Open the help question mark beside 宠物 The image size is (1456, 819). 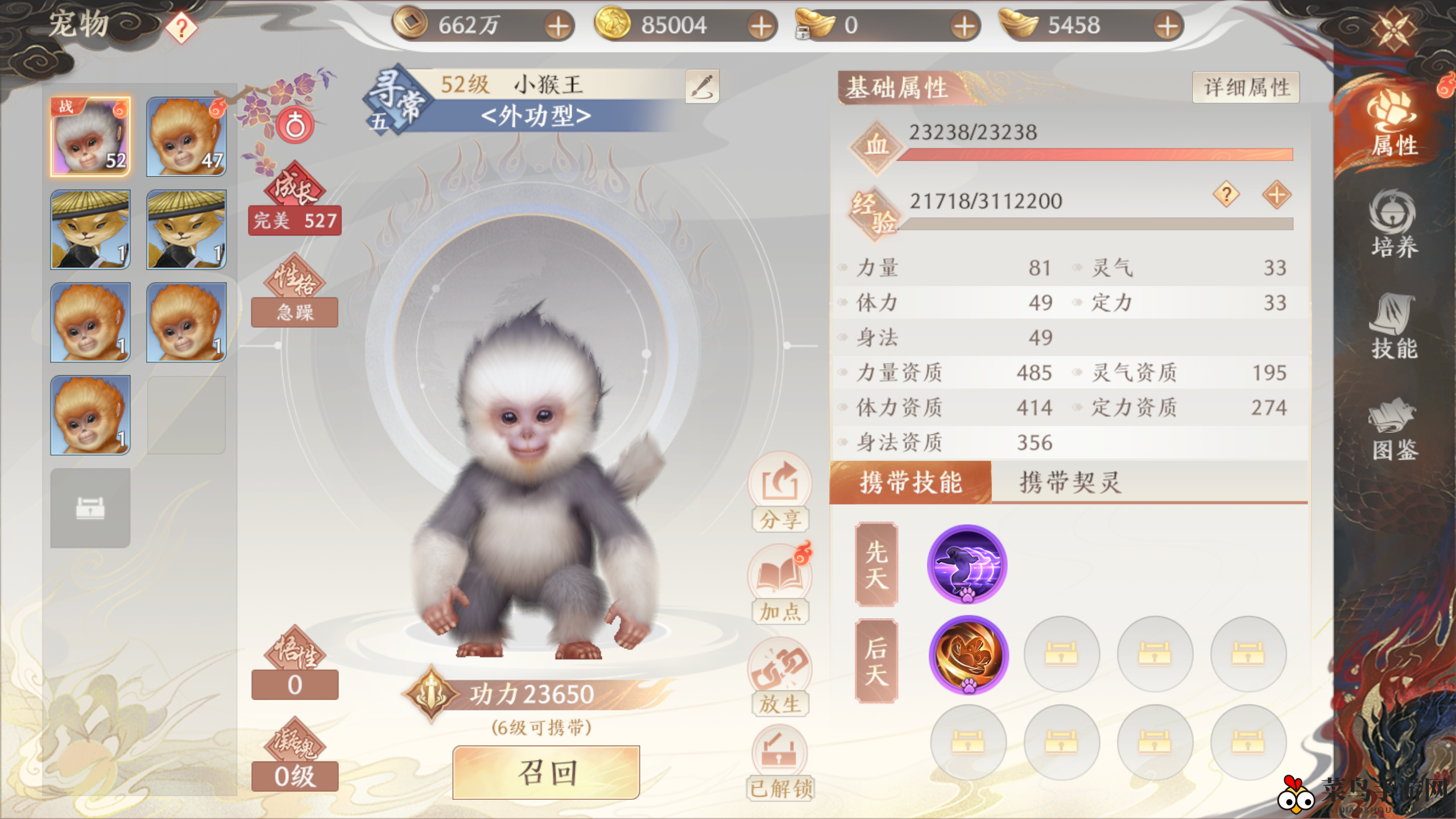click(x=181, y=27)
